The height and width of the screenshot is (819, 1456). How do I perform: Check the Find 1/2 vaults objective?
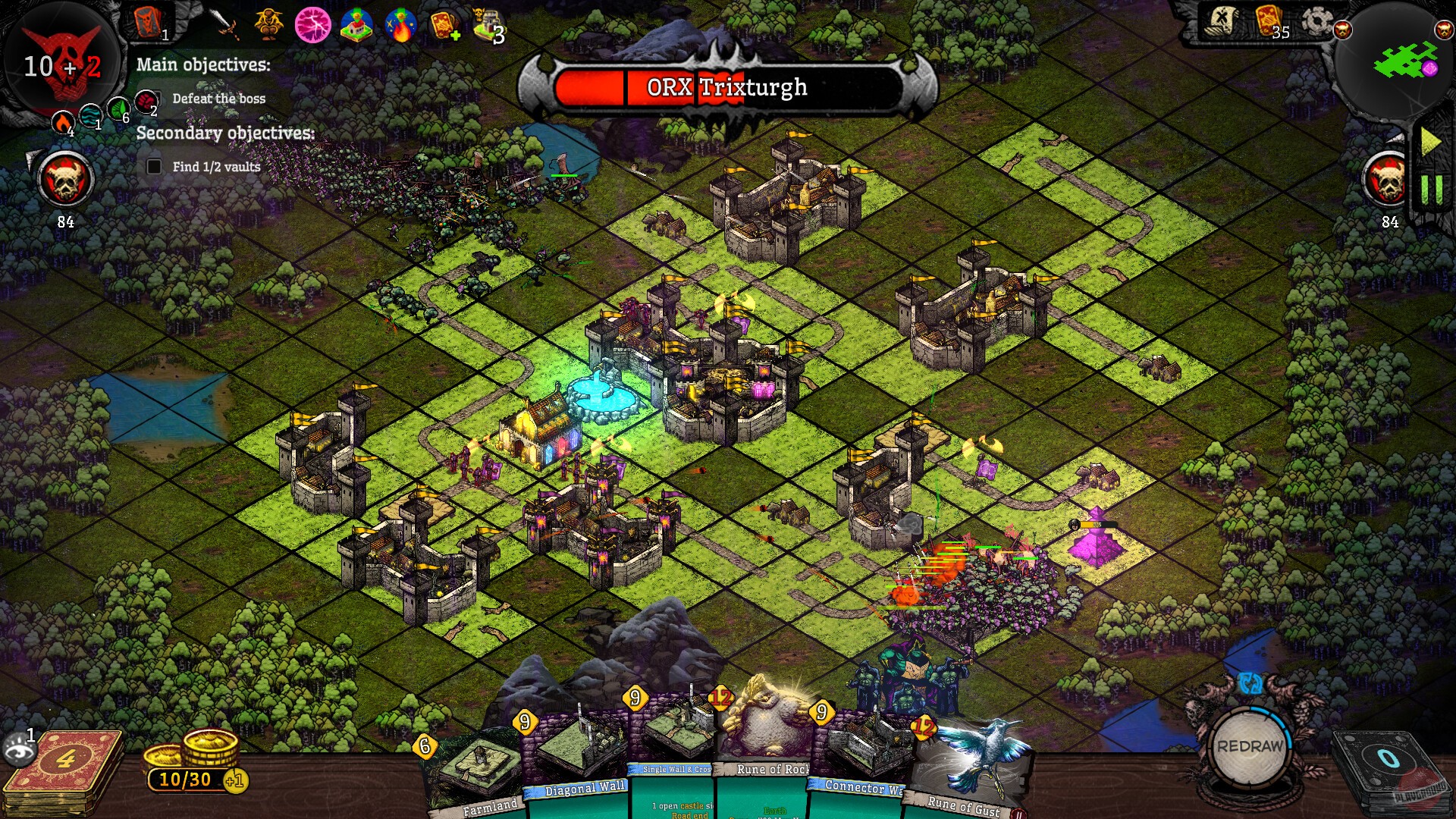[153, 166]
